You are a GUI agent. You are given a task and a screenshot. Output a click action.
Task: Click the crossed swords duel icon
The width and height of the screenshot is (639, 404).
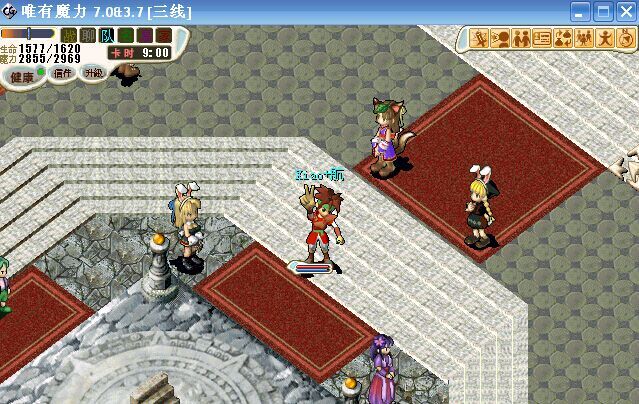480,39
